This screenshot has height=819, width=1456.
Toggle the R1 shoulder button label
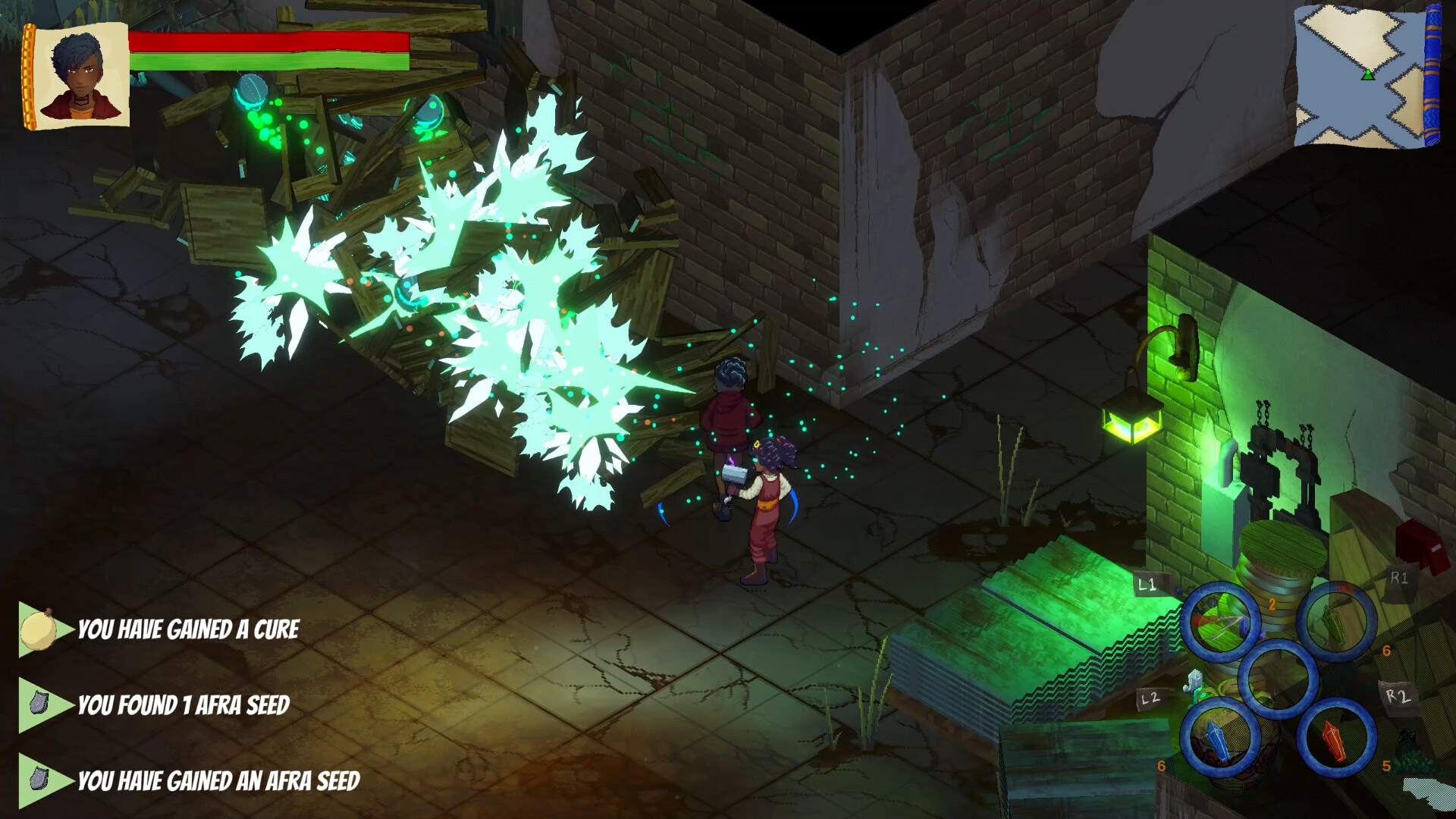click(1399, 578)
